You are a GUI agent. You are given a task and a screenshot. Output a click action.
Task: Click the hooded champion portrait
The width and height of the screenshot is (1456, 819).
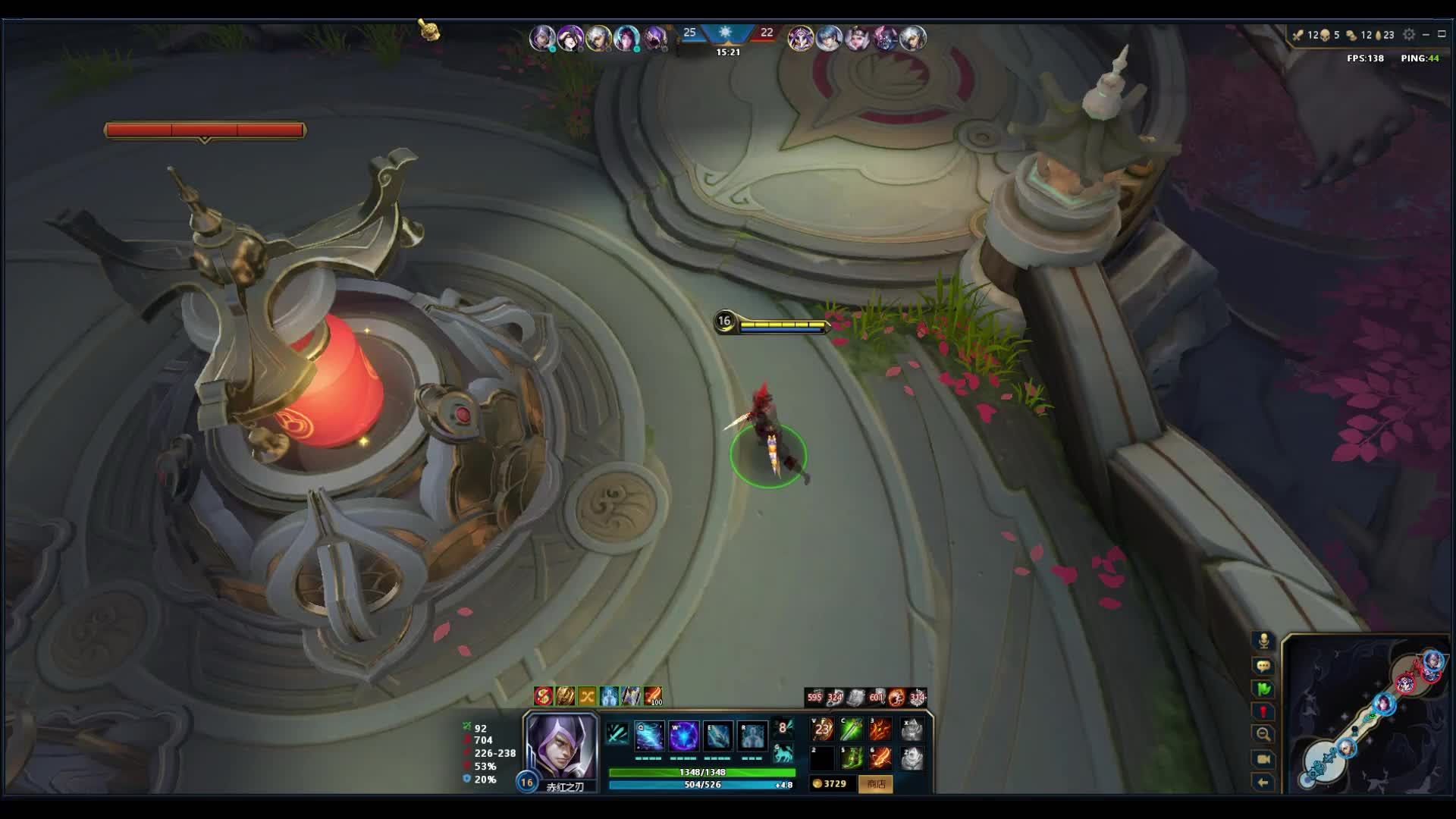(x=561, y=746)
